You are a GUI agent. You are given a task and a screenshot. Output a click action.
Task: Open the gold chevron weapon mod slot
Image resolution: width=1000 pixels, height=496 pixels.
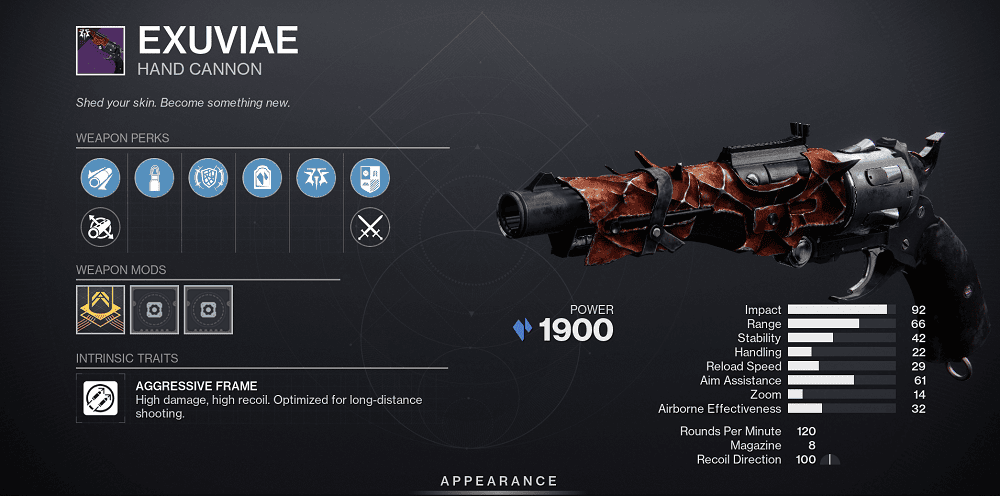[x=100, y=309]
